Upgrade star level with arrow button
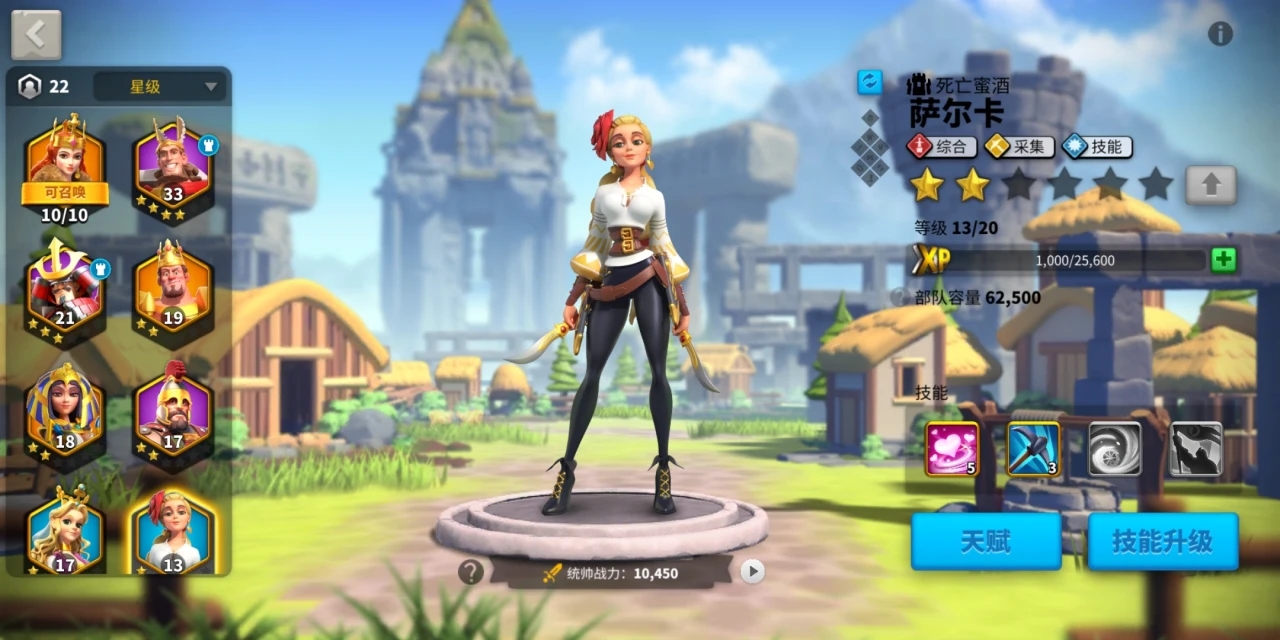The width and height of the screenshot is (1280, 640). [x=1211, y=185]
